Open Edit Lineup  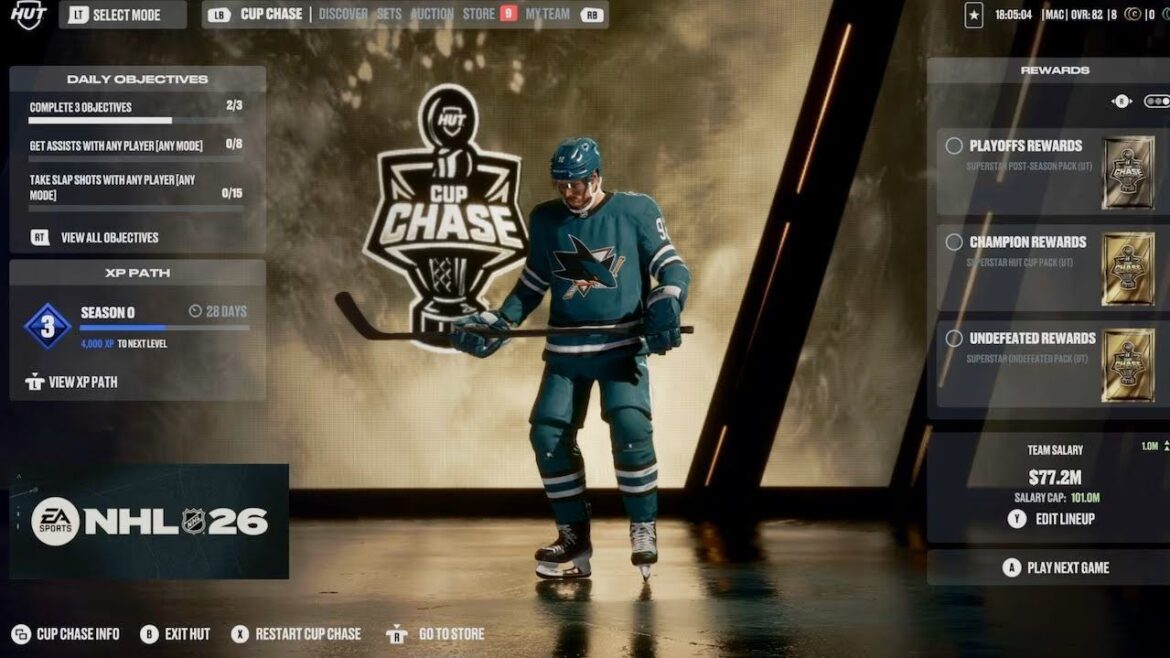pyautogui.click(x=1064, y=519)
